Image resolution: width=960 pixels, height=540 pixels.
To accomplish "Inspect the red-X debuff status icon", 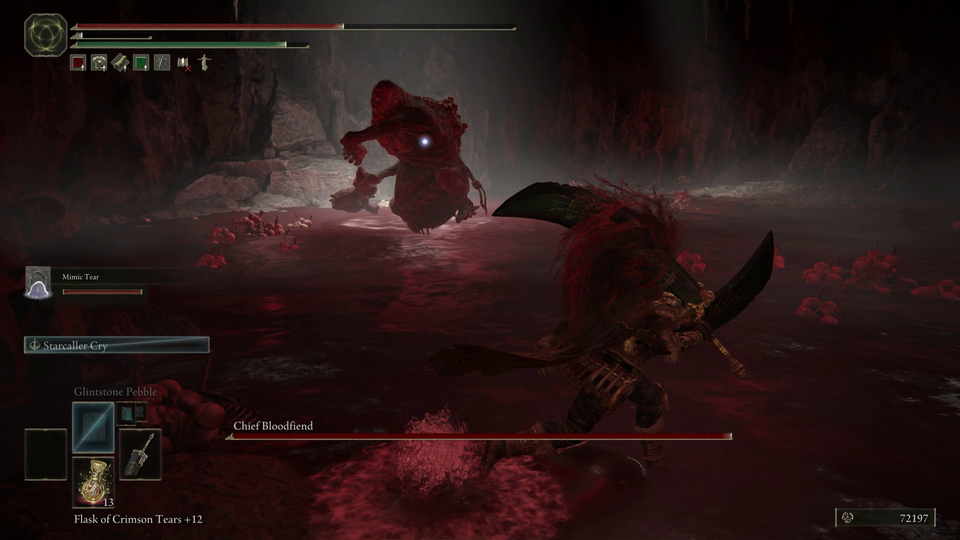I will click(183, 63).
